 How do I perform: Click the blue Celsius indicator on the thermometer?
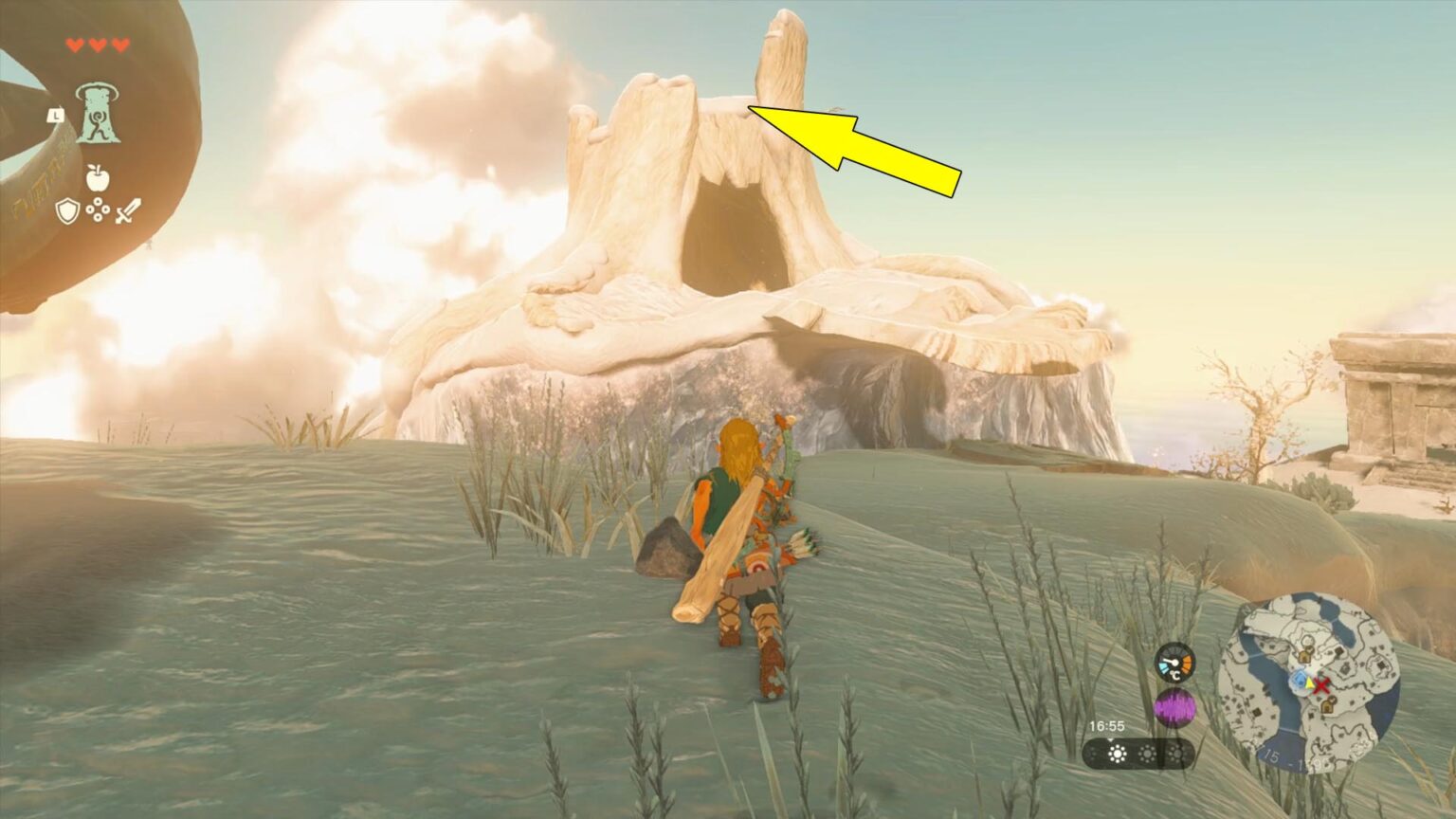1163,666
